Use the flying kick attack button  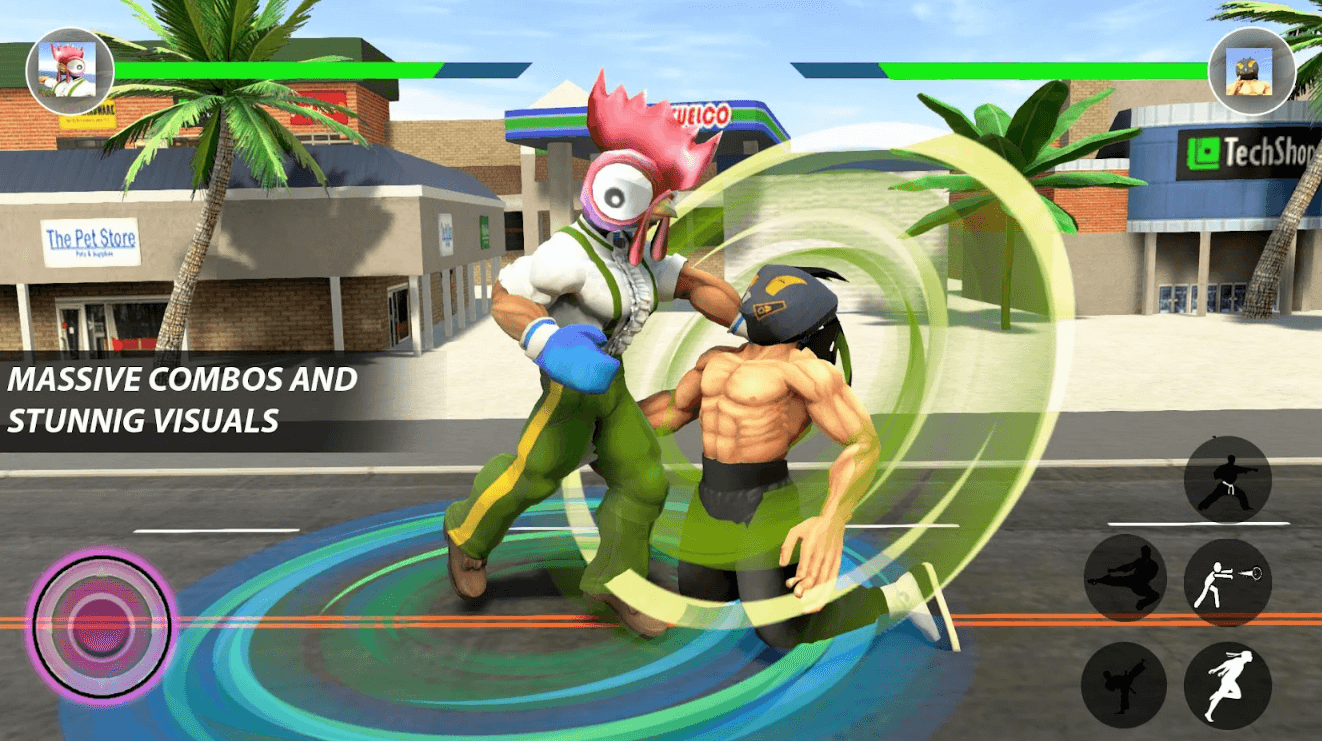click(1127, 577)
